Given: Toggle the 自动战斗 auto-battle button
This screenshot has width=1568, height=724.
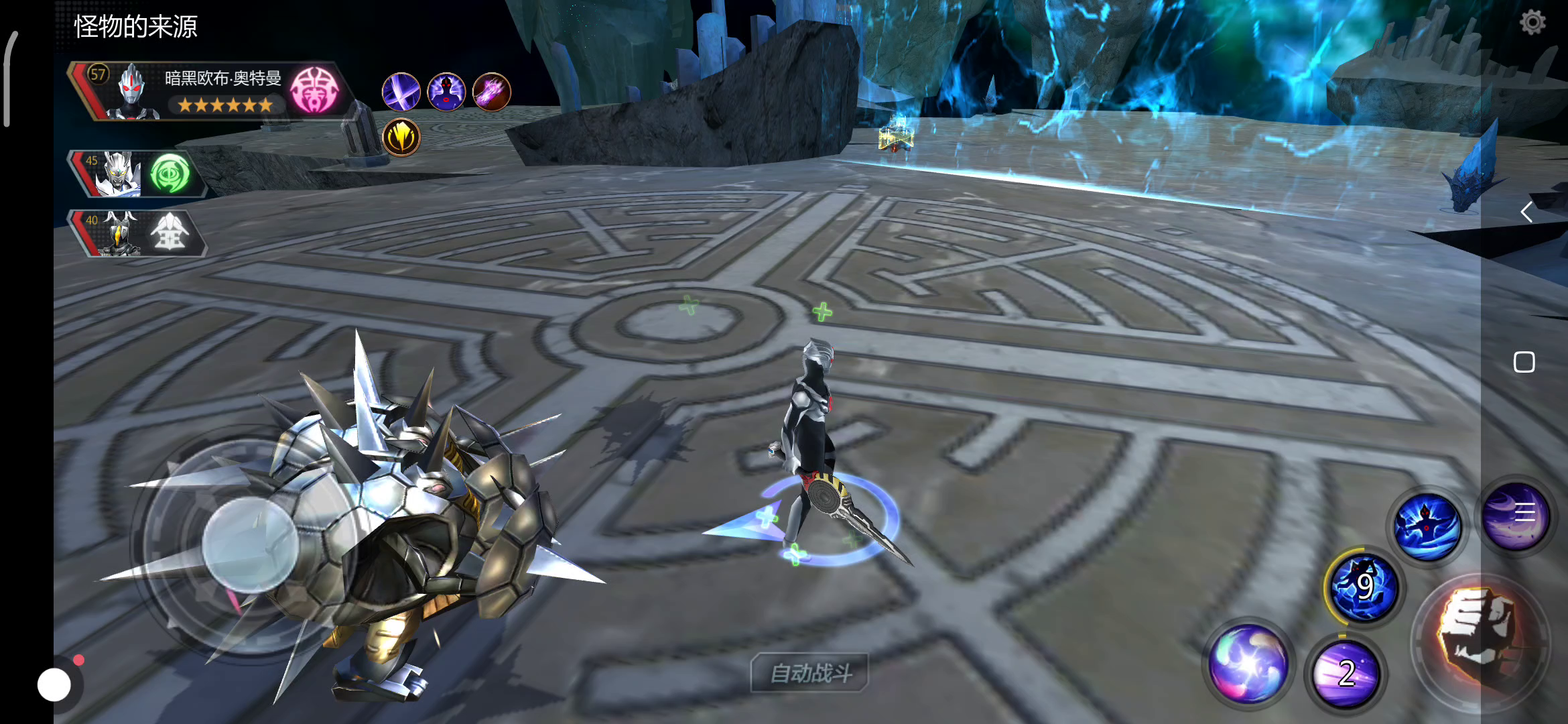Looking at the screenshot, I should (810, 672).
